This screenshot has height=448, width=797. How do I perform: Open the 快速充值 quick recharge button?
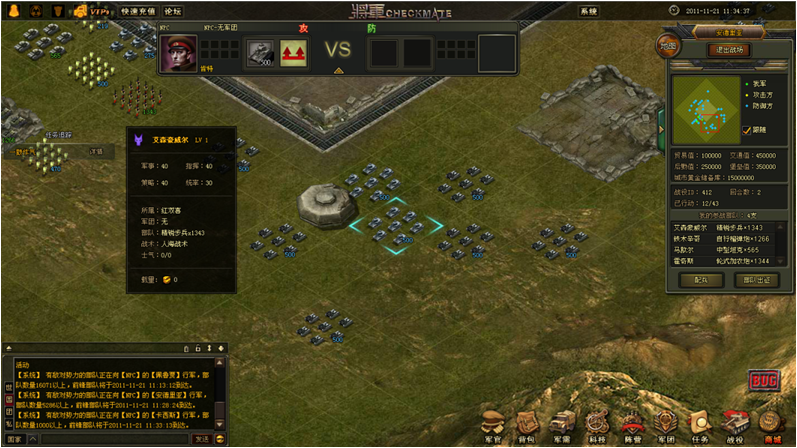click(x=138, y=11)
